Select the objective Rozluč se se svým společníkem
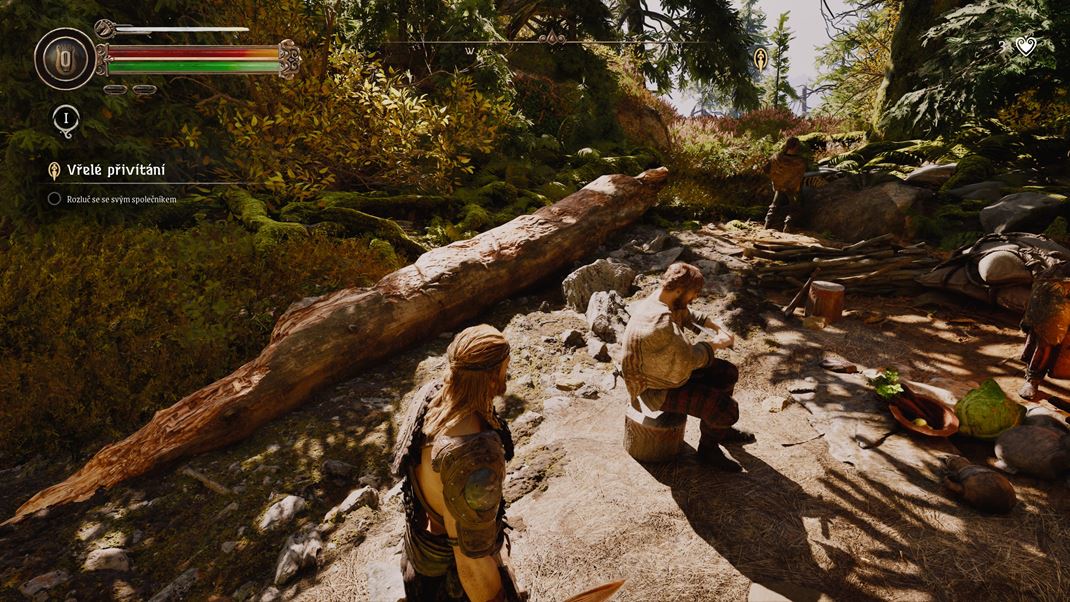The width and height of the screenshot is (1070, 602). 120,199
